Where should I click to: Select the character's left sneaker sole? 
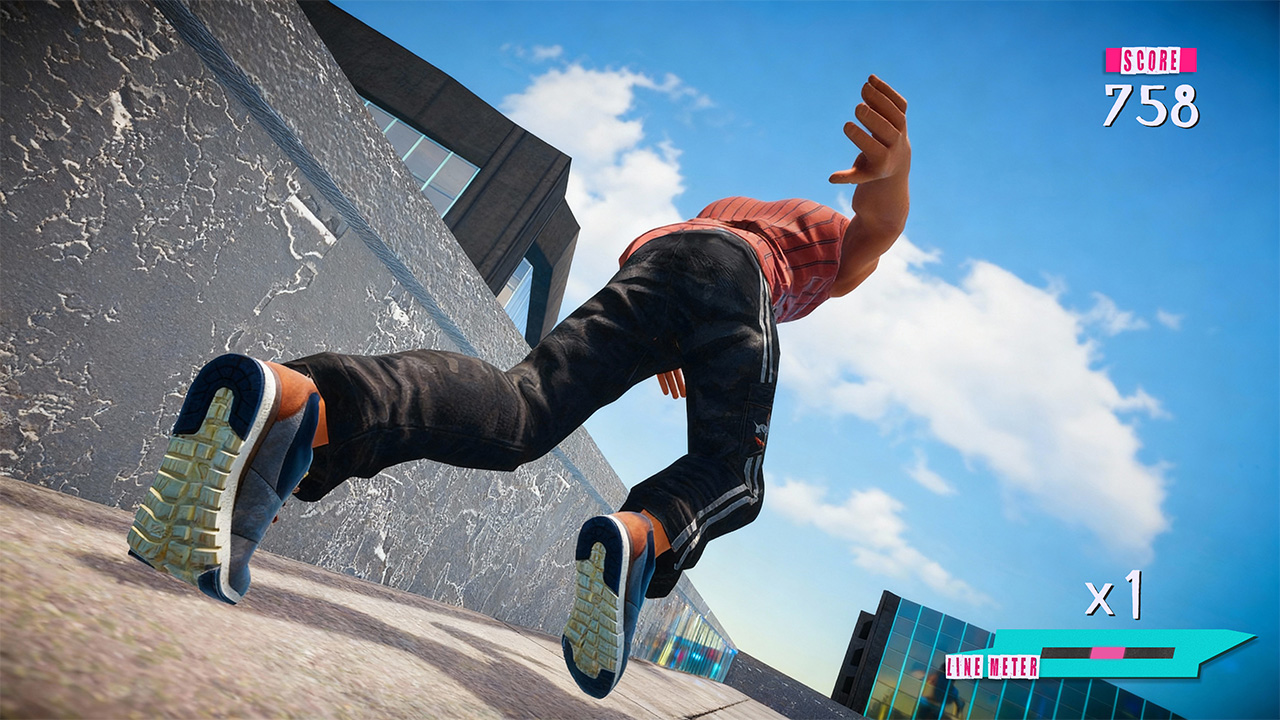(x=190, y=480)
